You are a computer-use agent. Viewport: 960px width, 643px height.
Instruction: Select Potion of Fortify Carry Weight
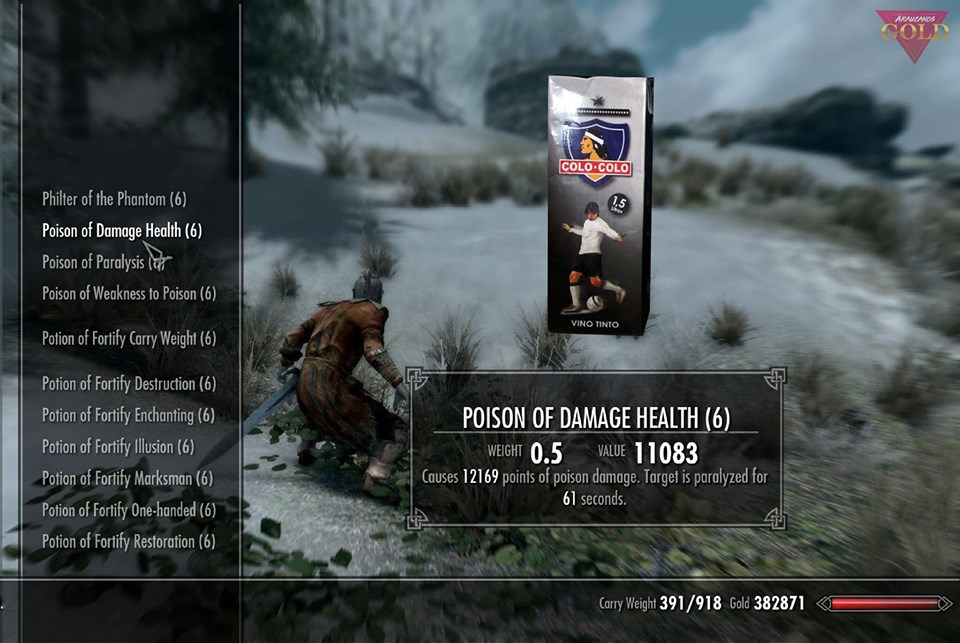(129, 338)
